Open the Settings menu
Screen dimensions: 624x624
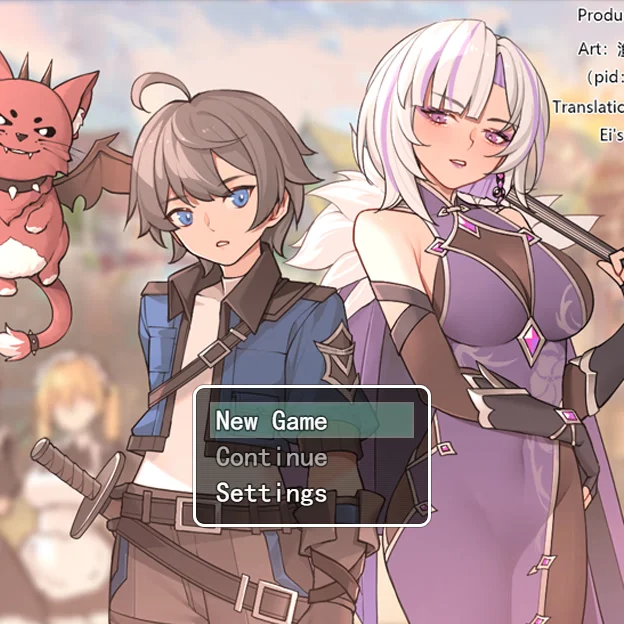point(272,493)
